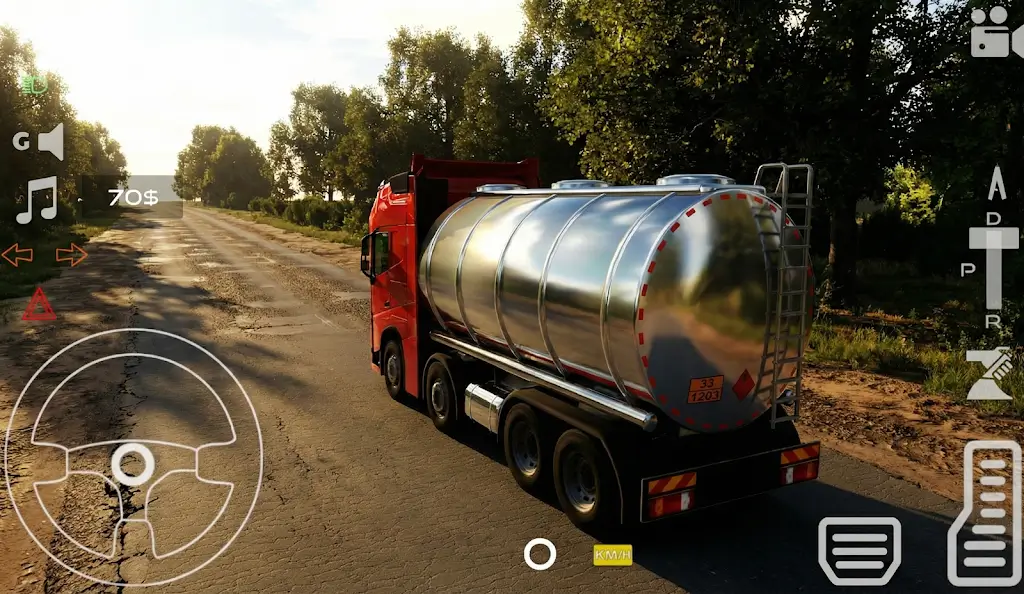
Task: Tap the white circle button
Action: pos(540,554)
